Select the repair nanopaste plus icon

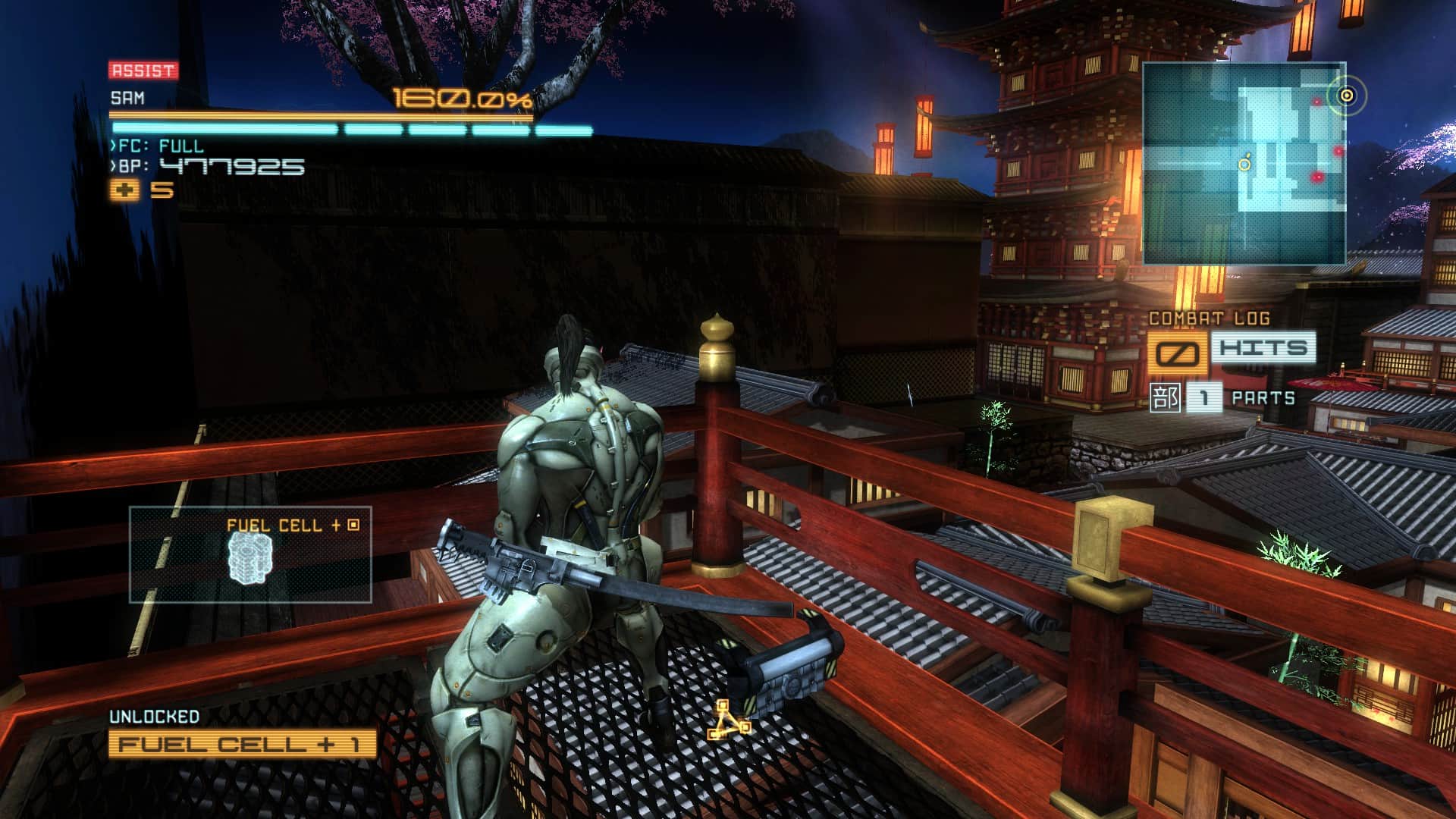(x=124, y=190)
